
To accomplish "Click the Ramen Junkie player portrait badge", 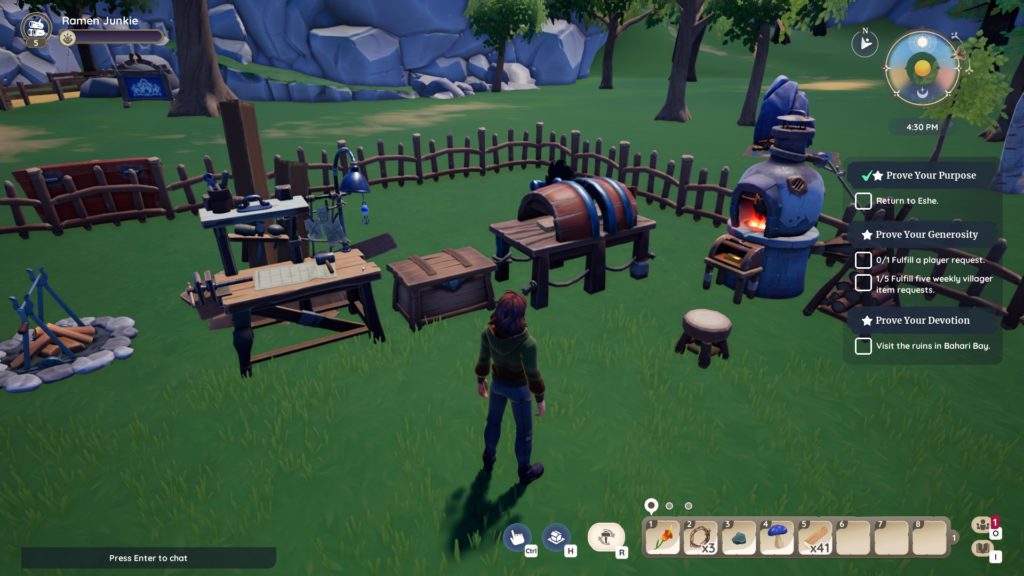I will [36, 29].
